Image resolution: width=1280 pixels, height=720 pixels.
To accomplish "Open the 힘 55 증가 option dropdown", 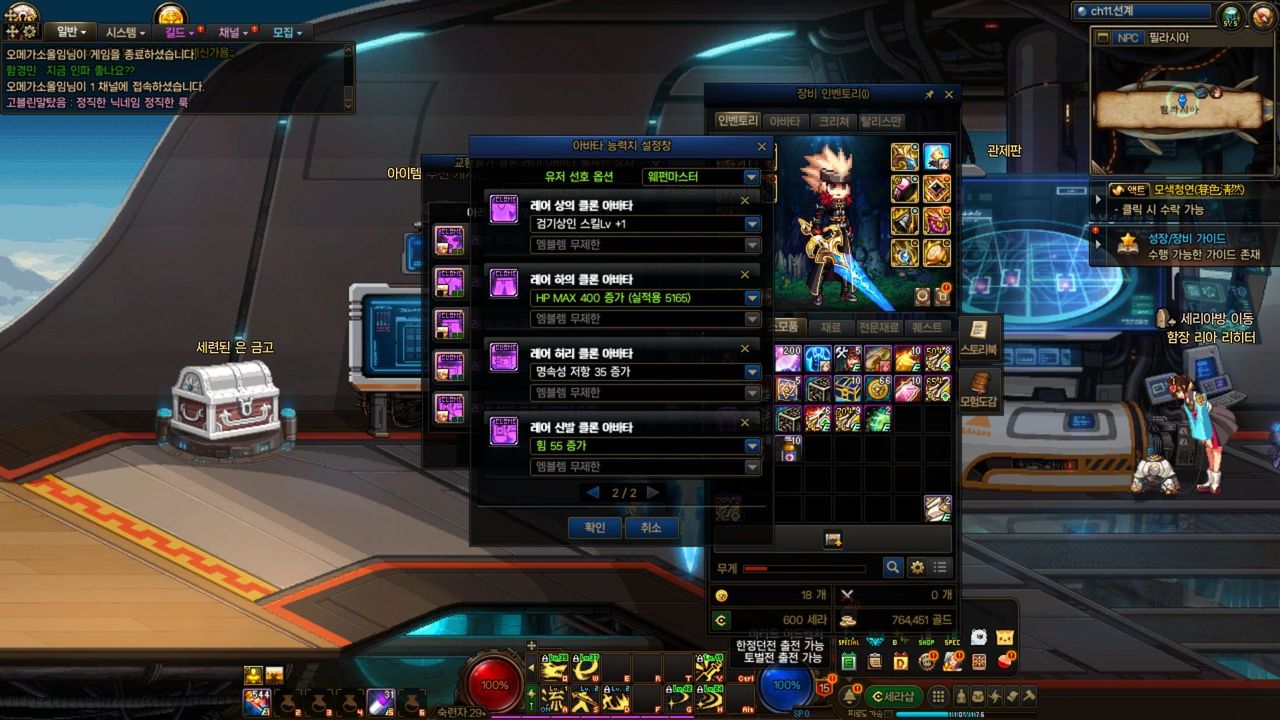I will 752,446.
